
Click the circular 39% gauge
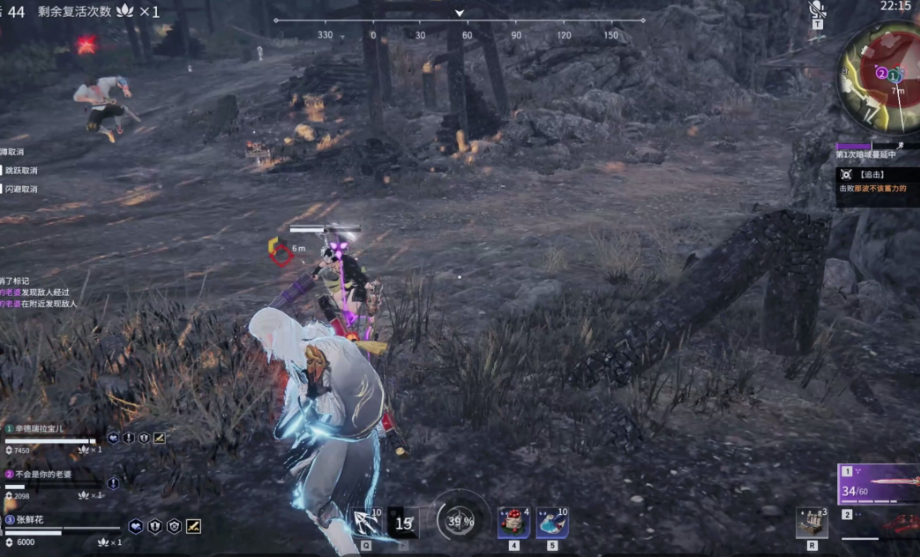point(460,521)
